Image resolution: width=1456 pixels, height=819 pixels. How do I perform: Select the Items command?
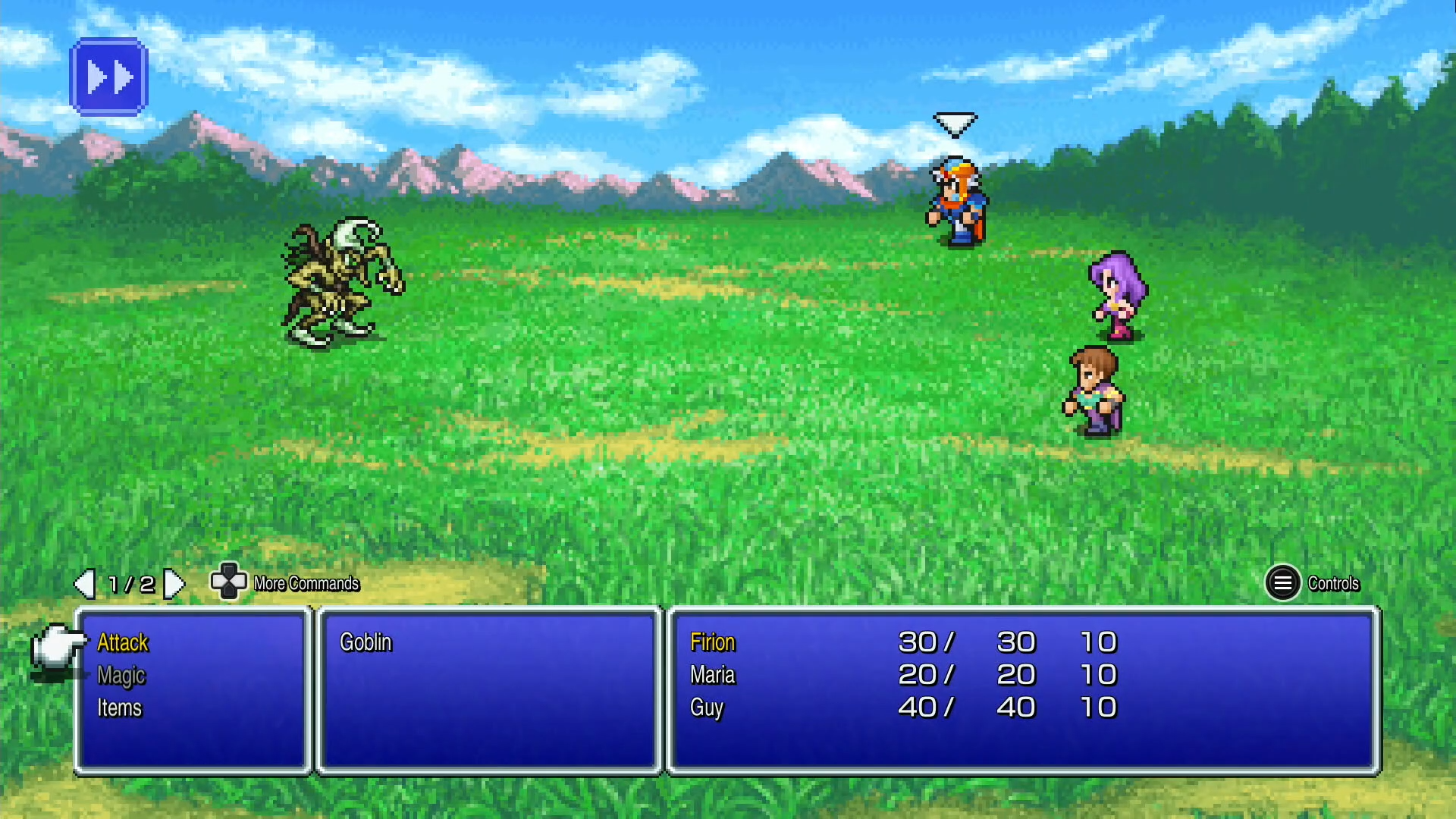point(119,708)
